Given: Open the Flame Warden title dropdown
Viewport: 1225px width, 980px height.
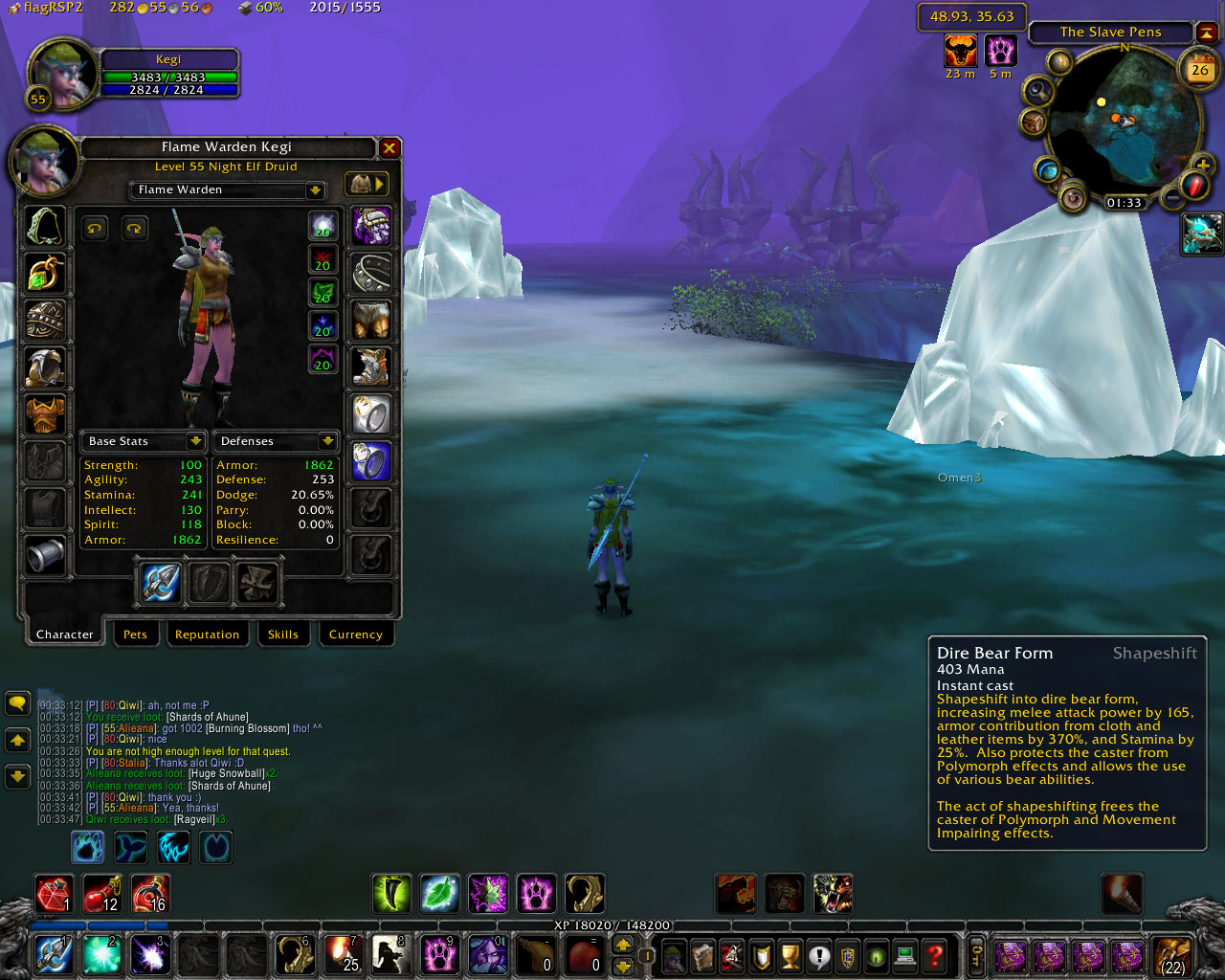Looking at the screenshot, I should pyautogui.click(x=315, y=190).
